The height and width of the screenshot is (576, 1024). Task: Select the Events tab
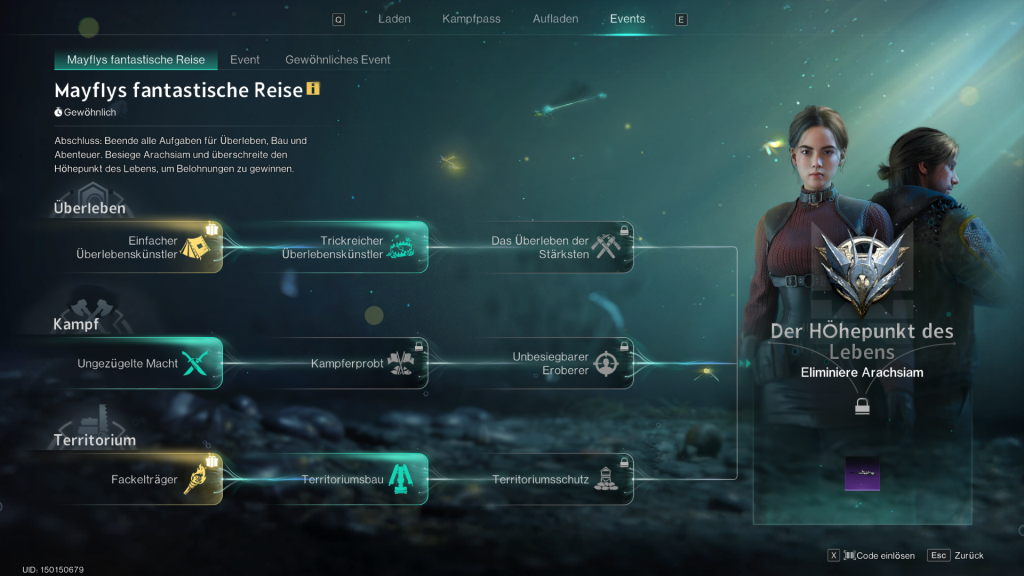[627, 19]
